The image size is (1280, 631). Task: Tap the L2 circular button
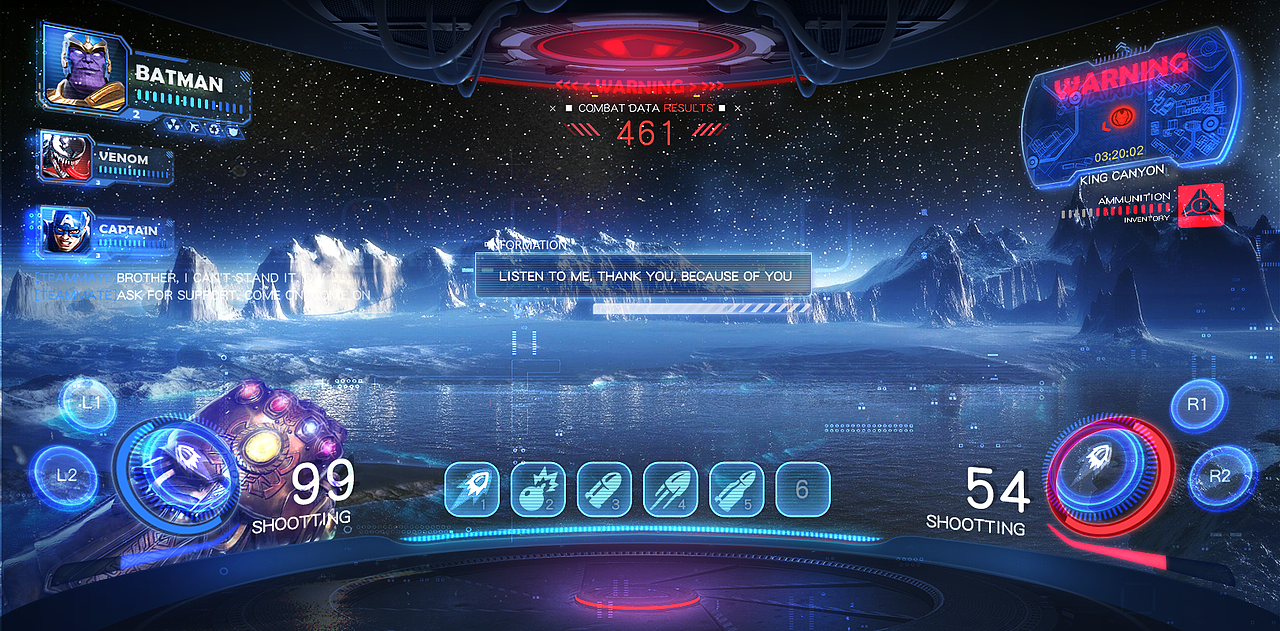pyautogui.click(x=65, y=474)
